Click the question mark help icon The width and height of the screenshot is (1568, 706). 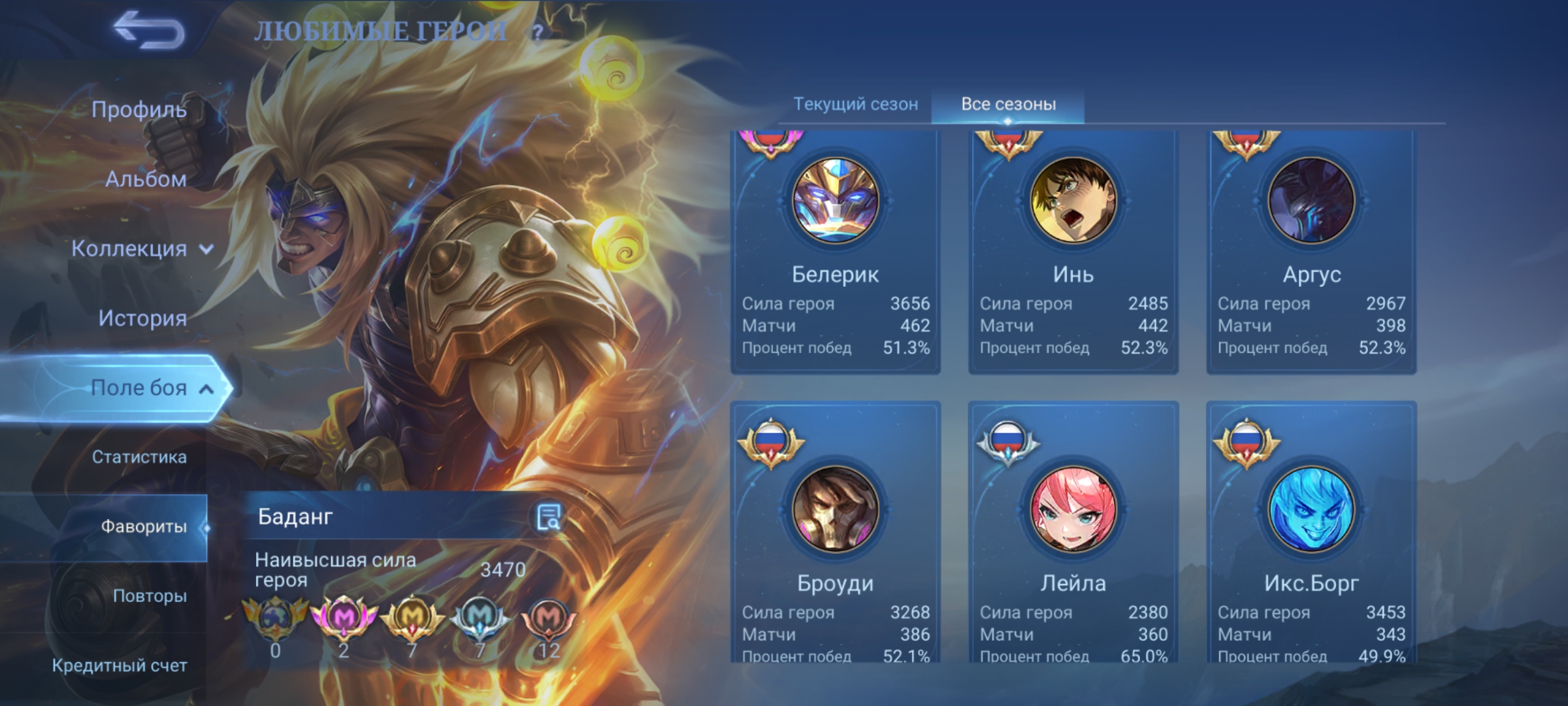[537, 33]
